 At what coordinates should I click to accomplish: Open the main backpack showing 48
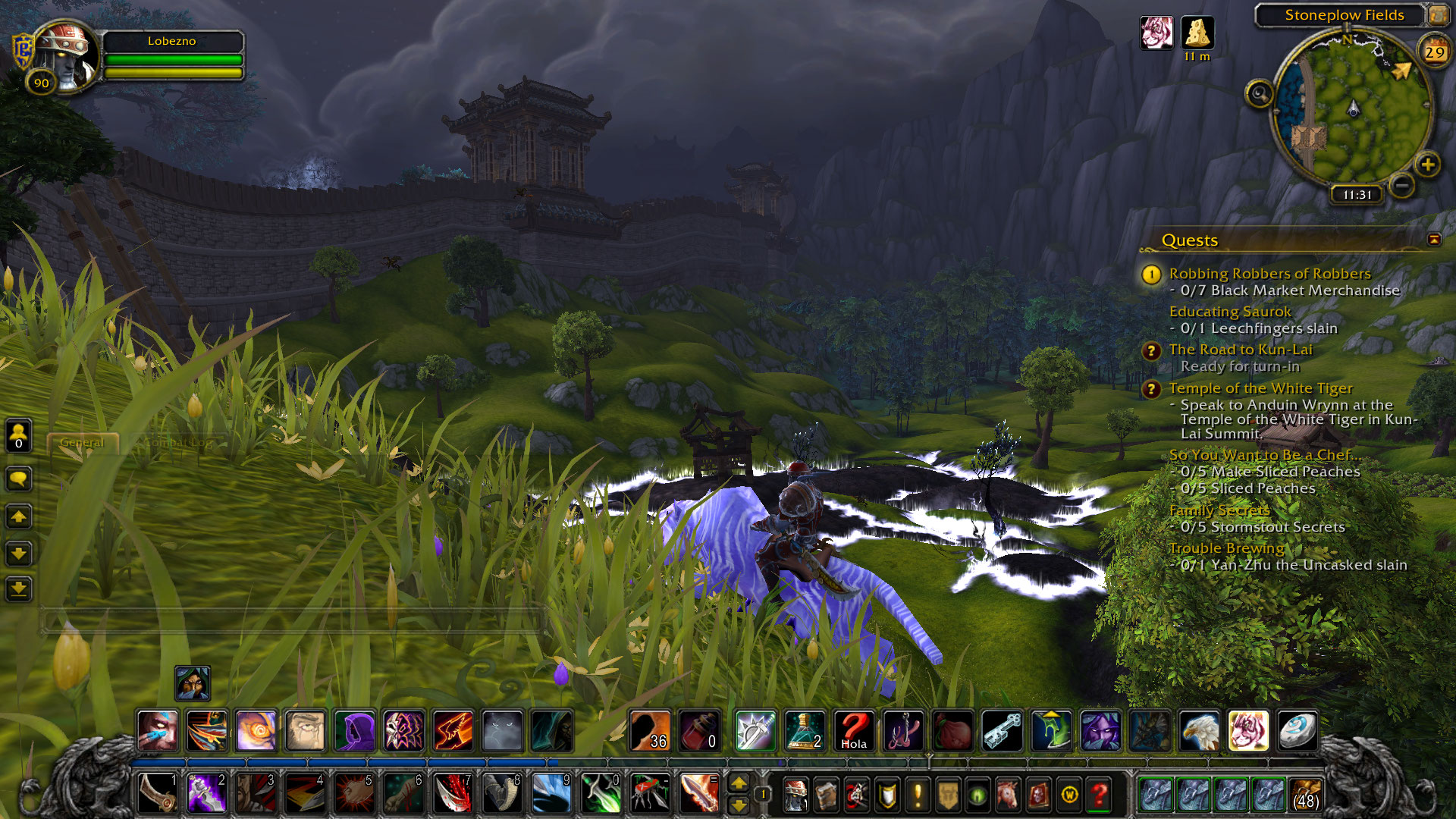pyautogui.click(x=1304, y=794)
